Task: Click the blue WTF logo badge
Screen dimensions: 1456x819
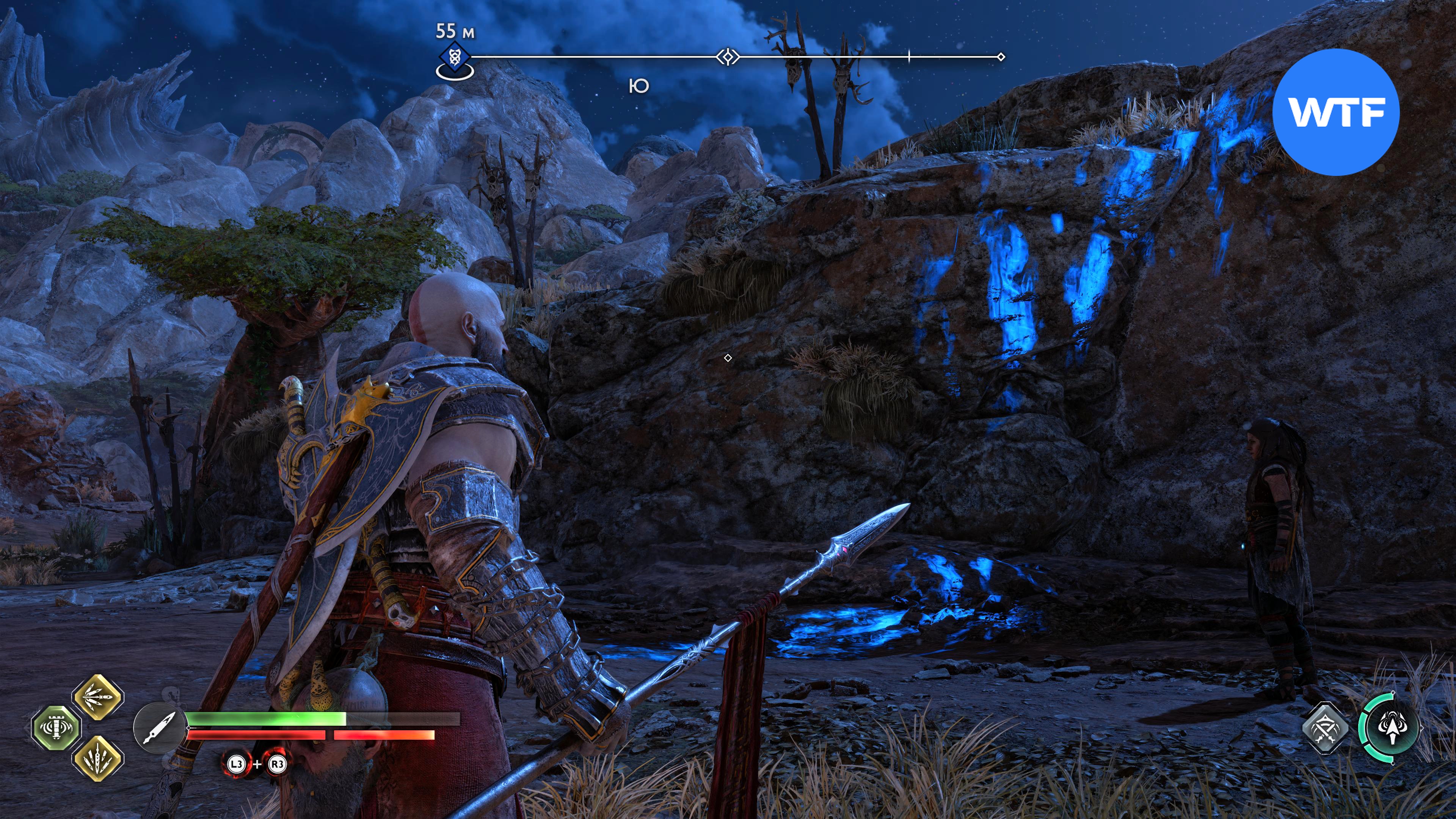Action: pyautogui.click(x=1335, y=112)
